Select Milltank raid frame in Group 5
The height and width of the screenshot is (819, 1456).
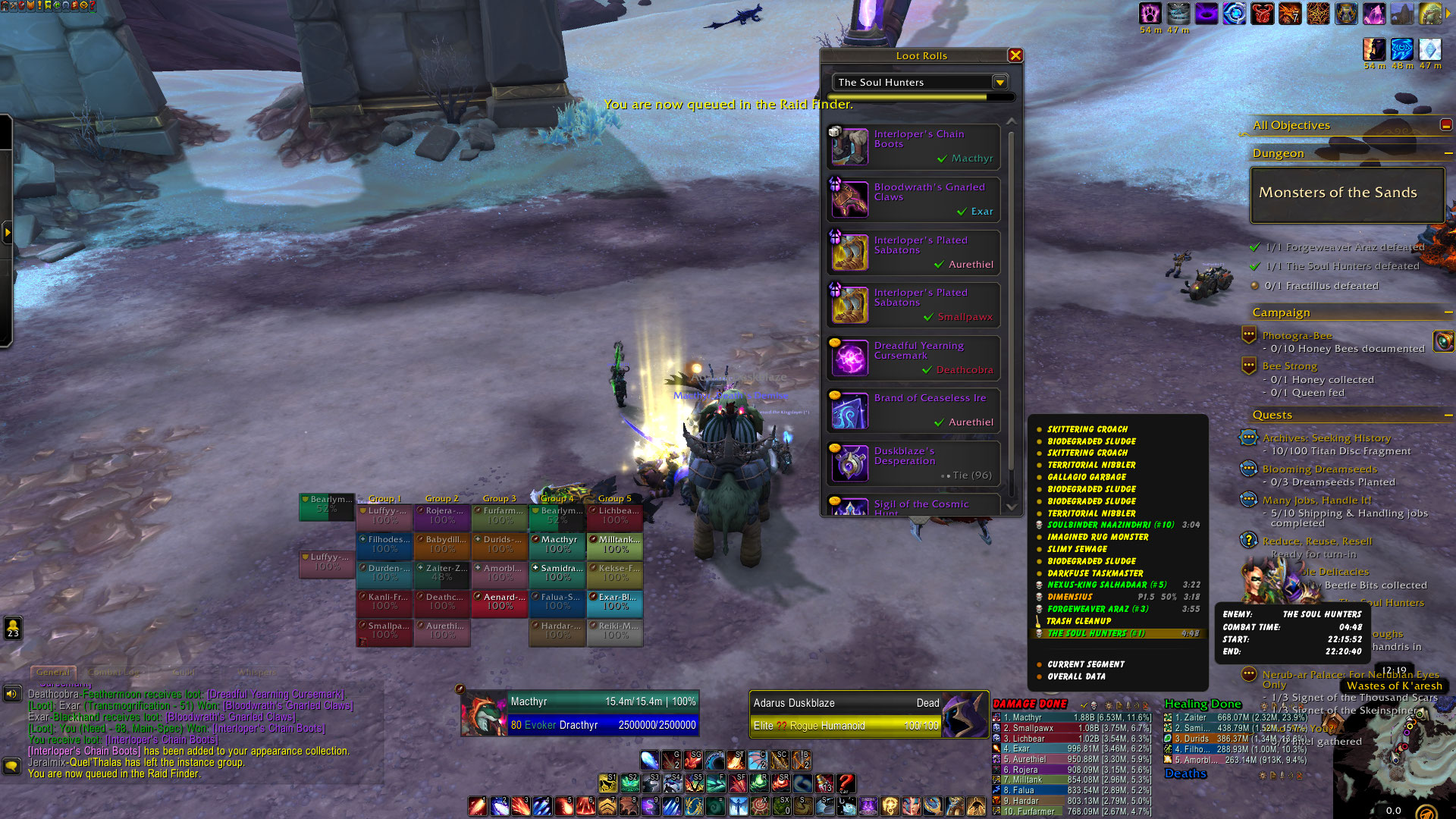pyautogui.click(x=615, y=544)
